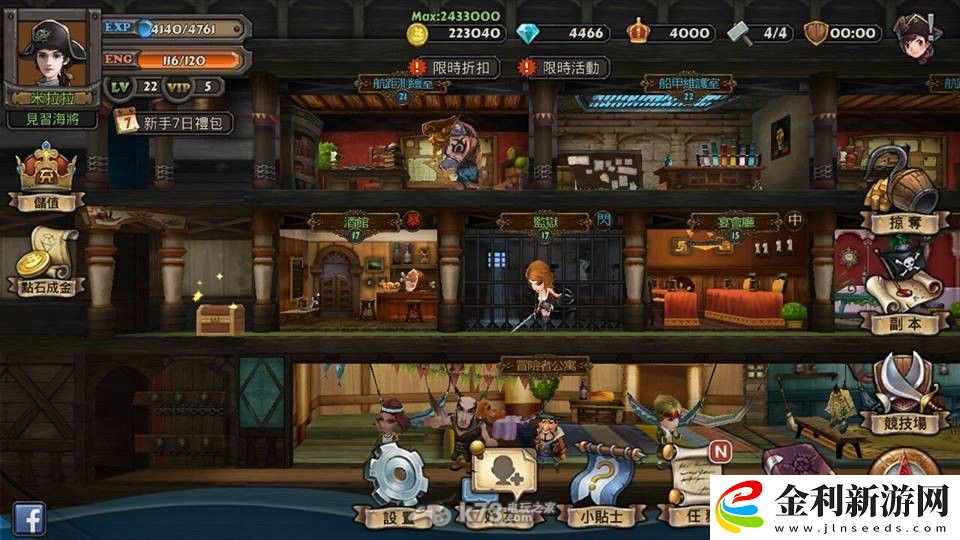Select the 冒險者公寓 apartment label
The width and height of the screenshot is (960, 540).
point(545,366)
